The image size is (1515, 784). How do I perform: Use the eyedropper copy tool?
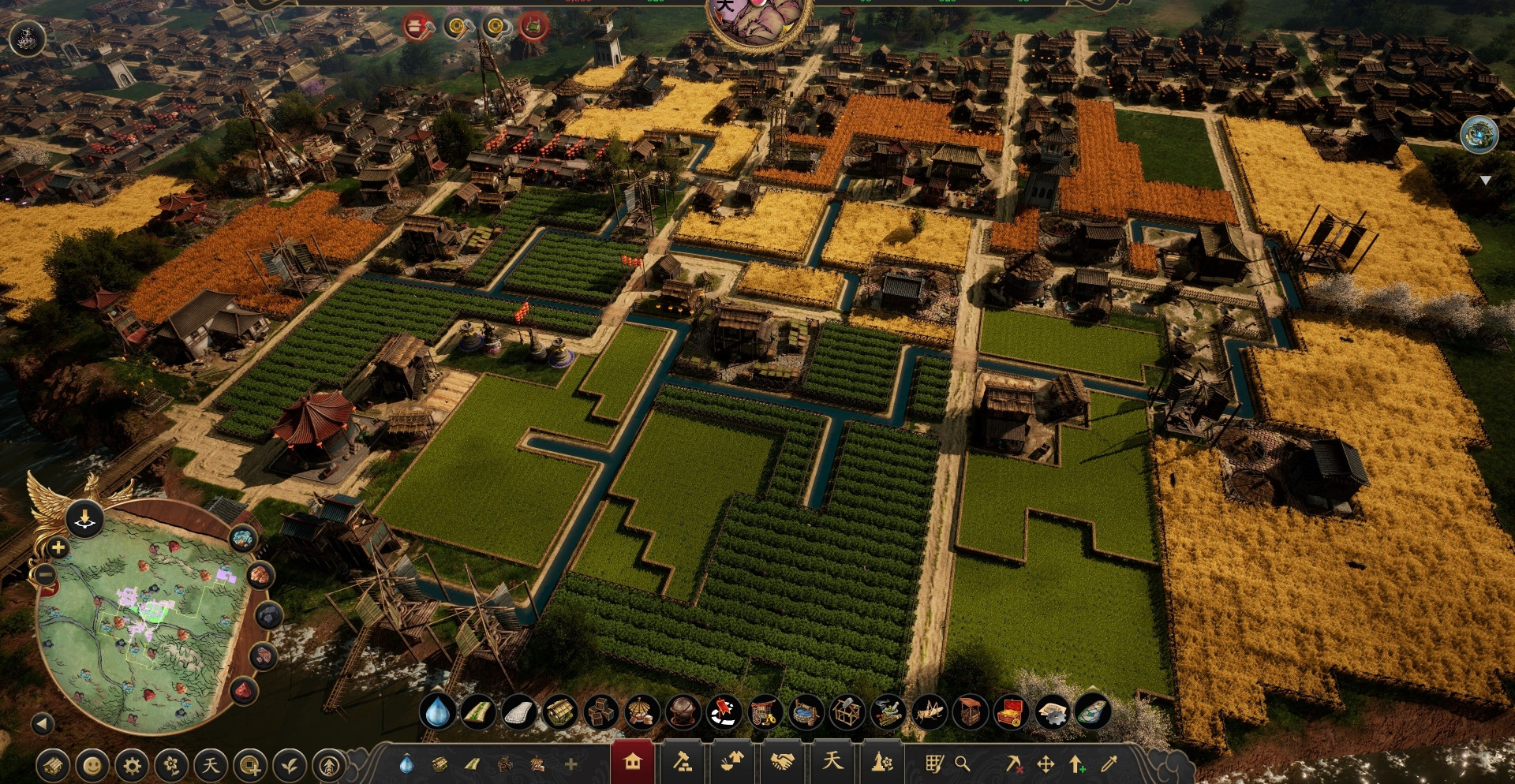[1109, 763]
